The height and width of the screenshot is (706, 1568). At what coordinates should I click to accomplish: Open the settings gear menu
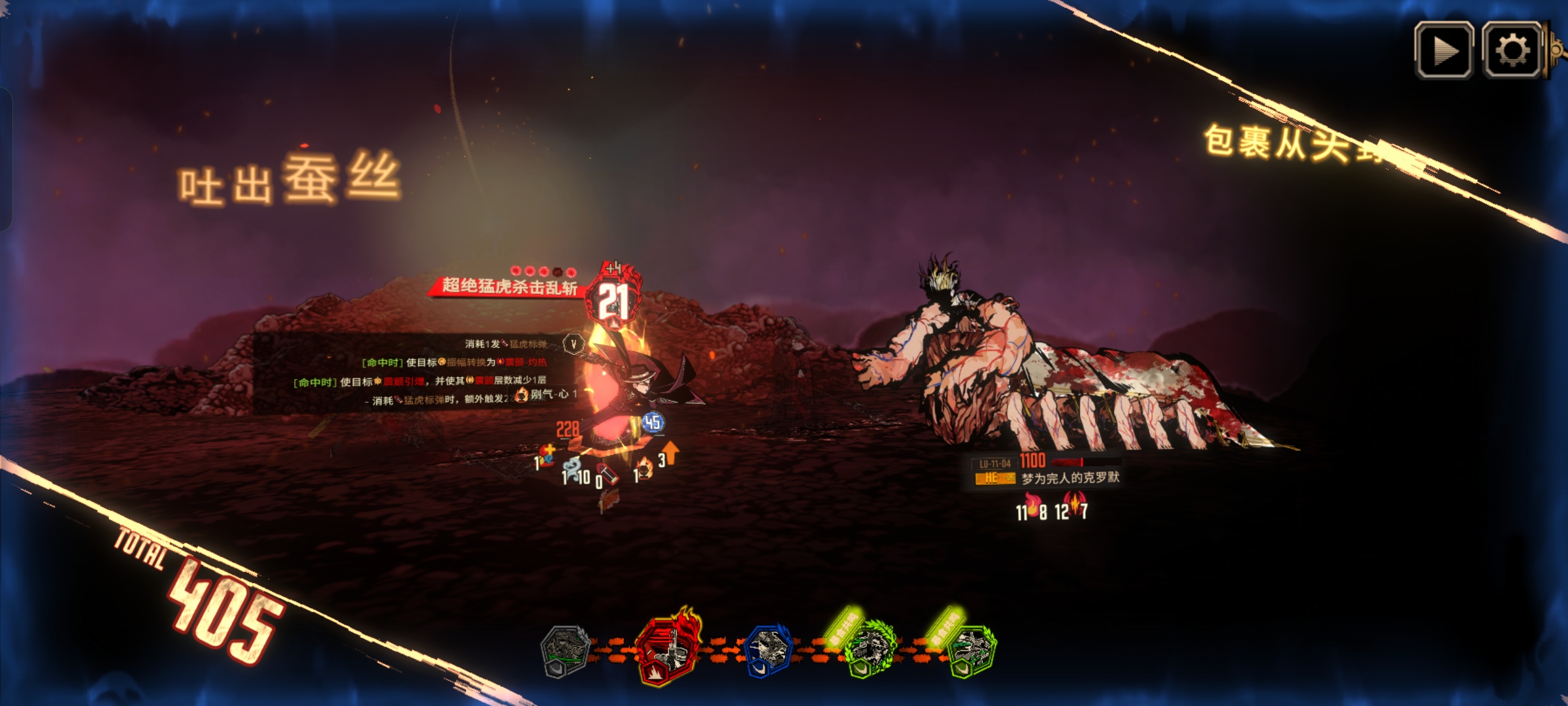(1512, 50)
